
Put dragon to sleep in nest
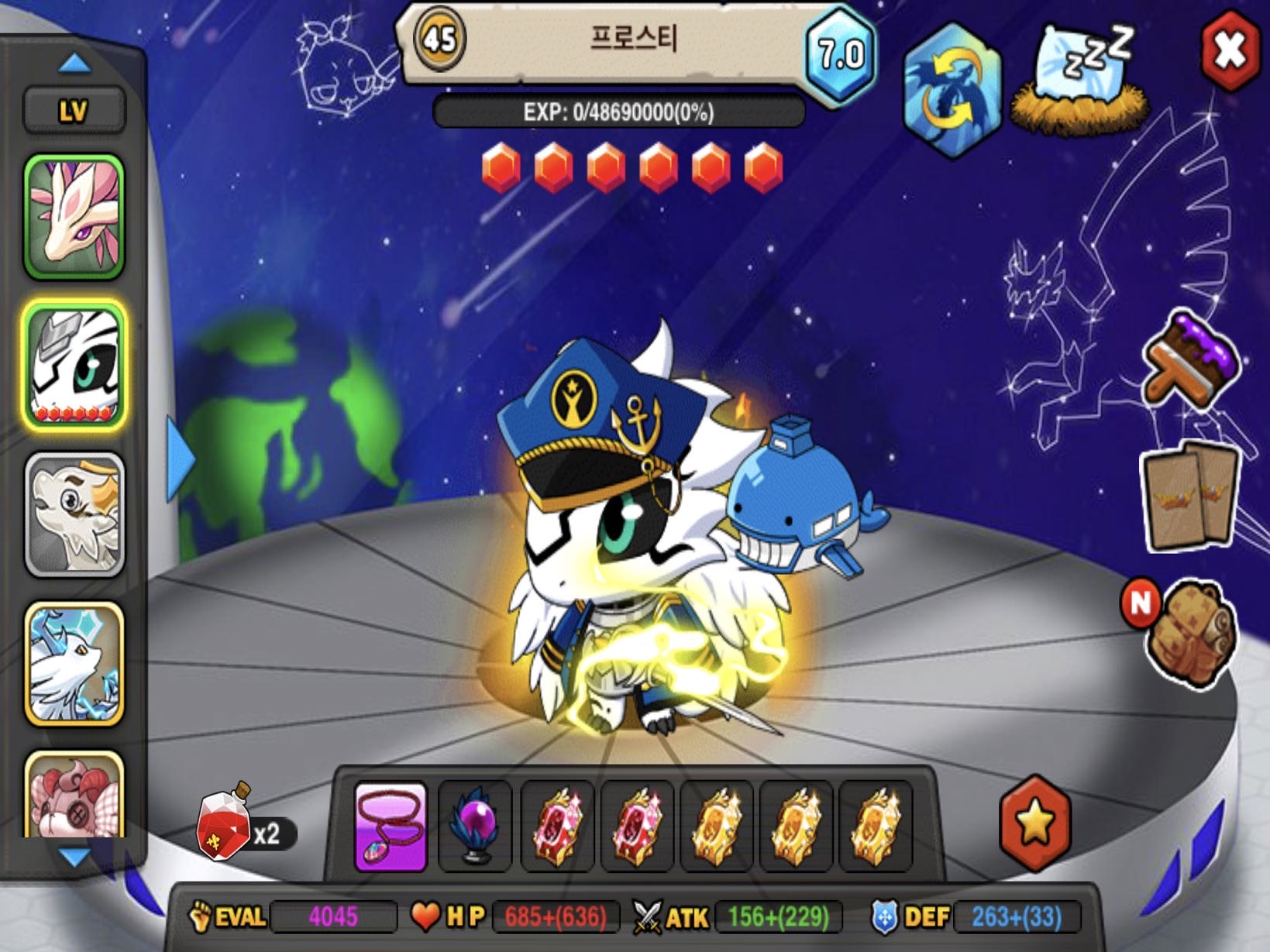pyautogui.click(x=1081, y=81)
